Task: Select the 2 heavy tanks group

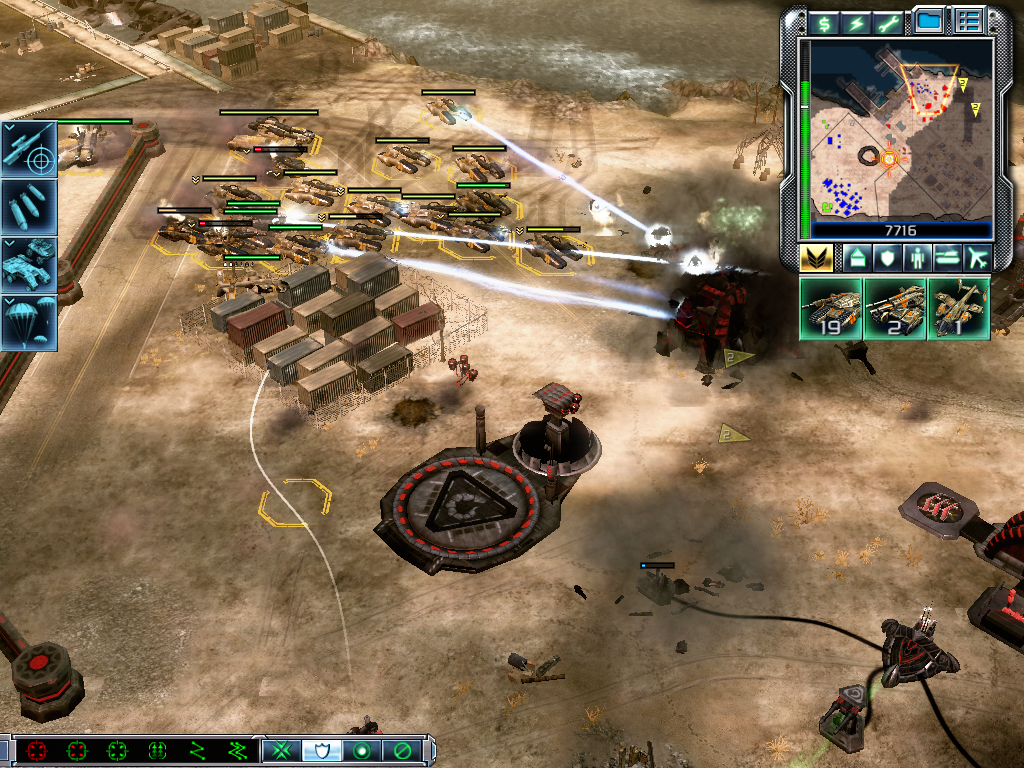Action: click(x=894, y=308)
